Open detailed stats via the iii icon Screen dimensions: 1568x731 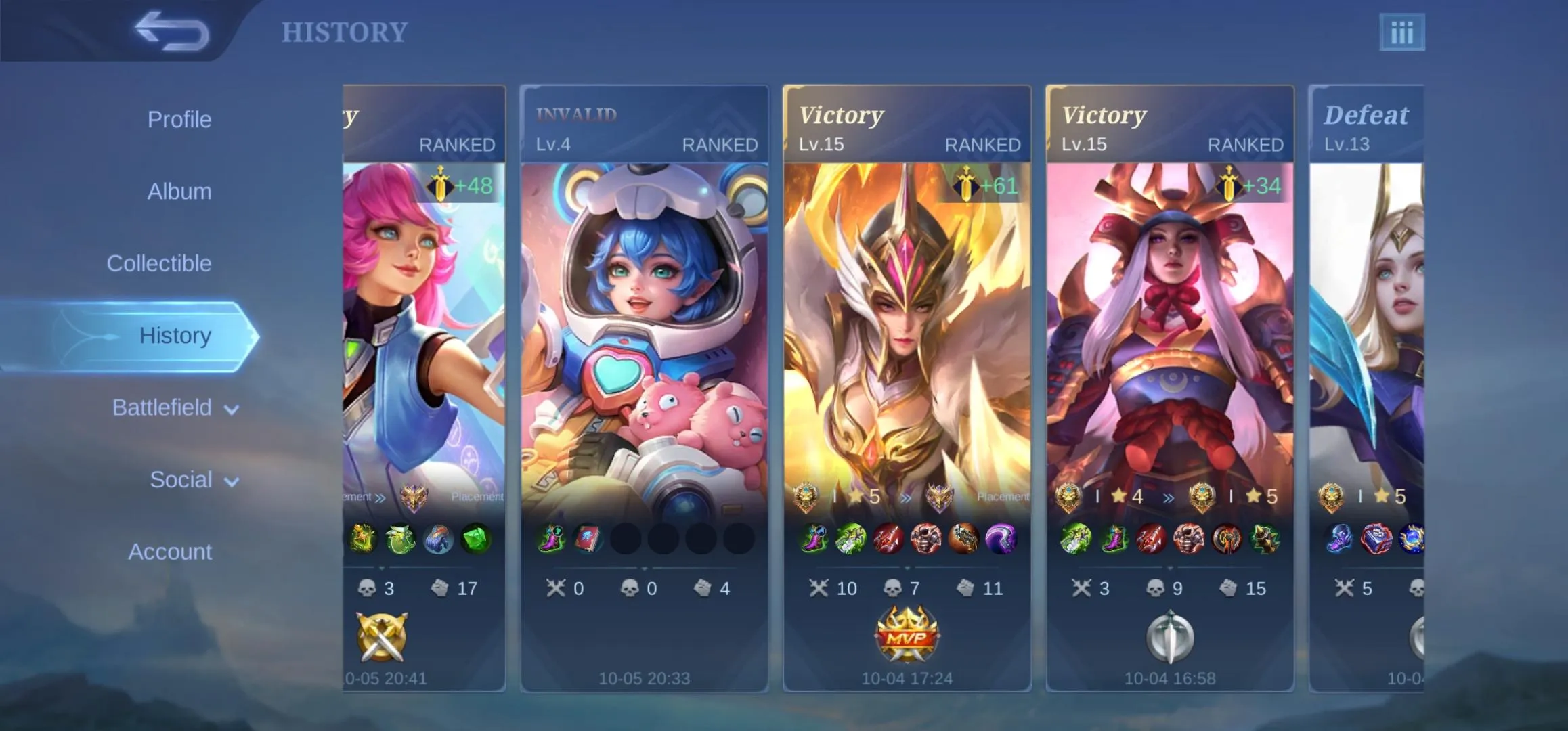pos(1403,30)
